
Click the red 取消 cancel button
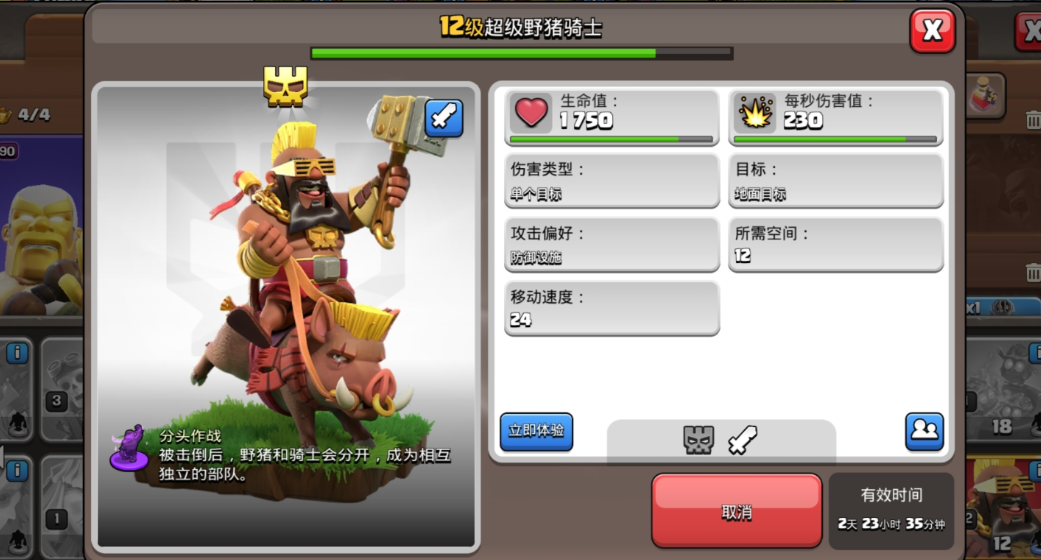click(736, 511)
